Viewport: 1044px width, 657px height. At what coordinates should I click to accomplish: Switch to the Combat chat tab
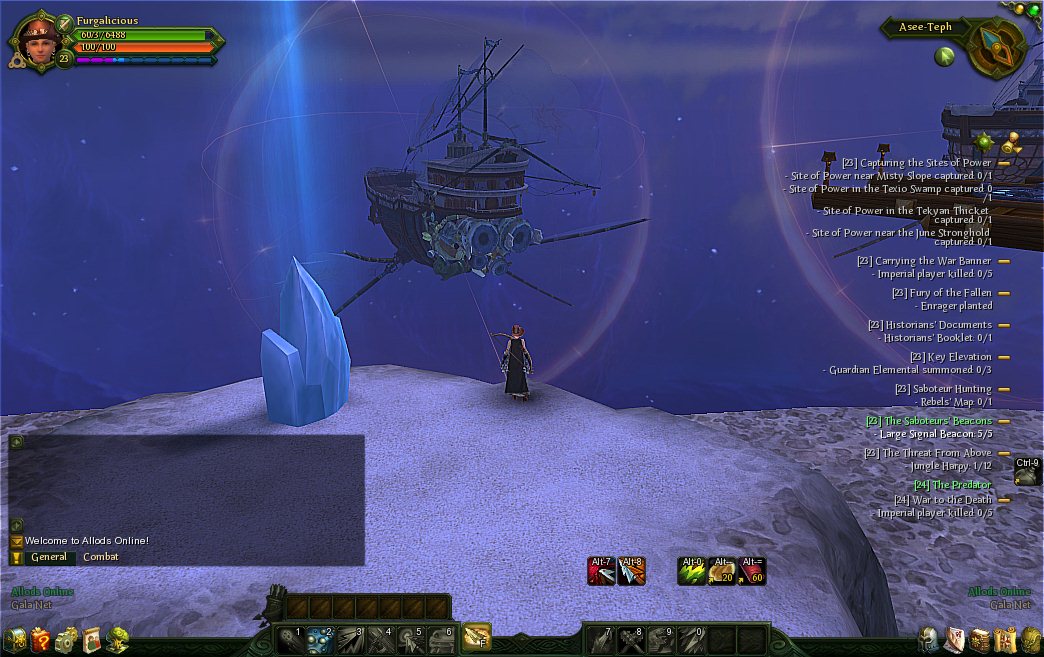tap(101, 557)
